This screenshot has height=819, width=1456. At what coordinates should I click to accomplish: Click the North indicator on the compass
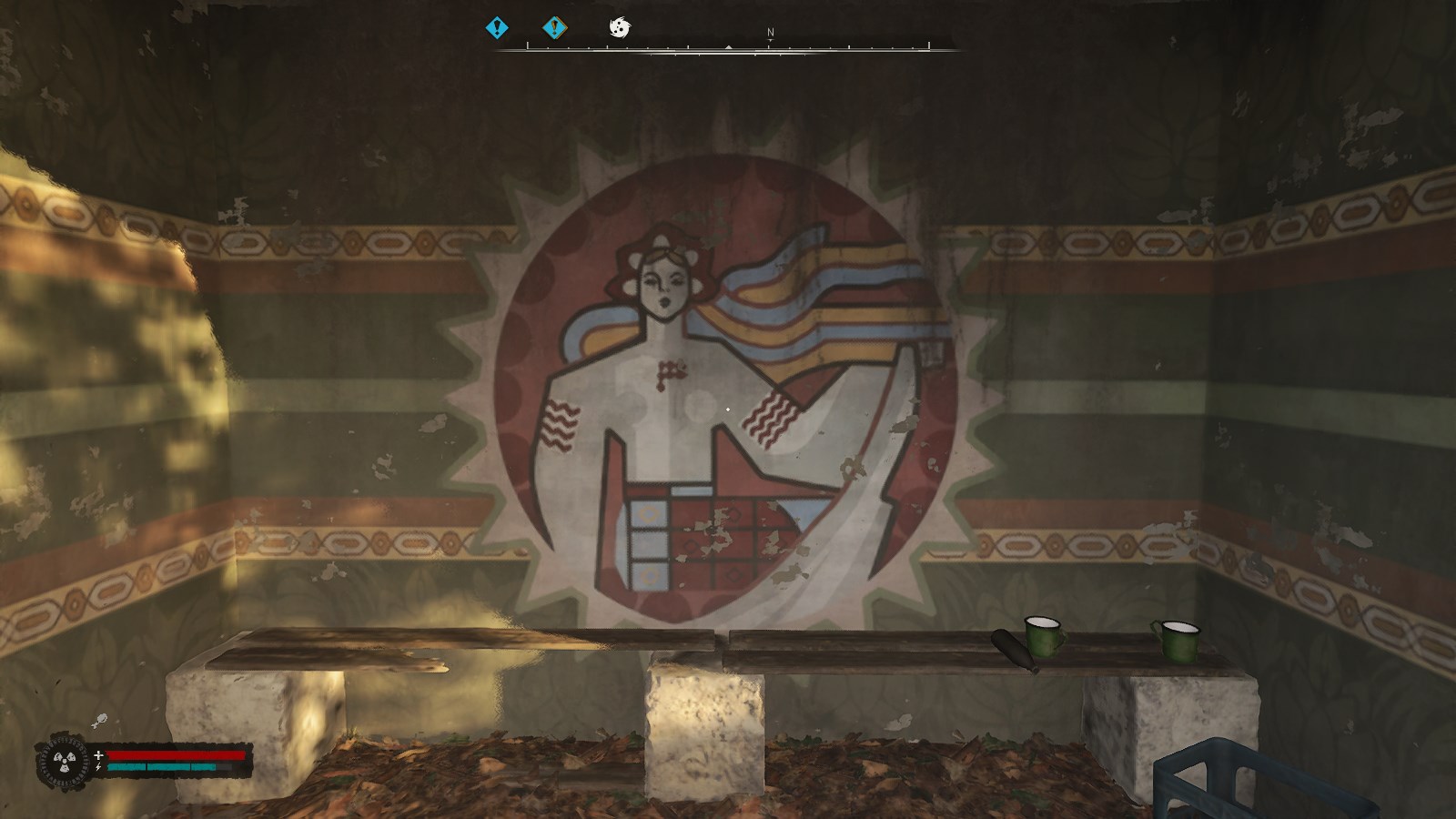[770, 33]
